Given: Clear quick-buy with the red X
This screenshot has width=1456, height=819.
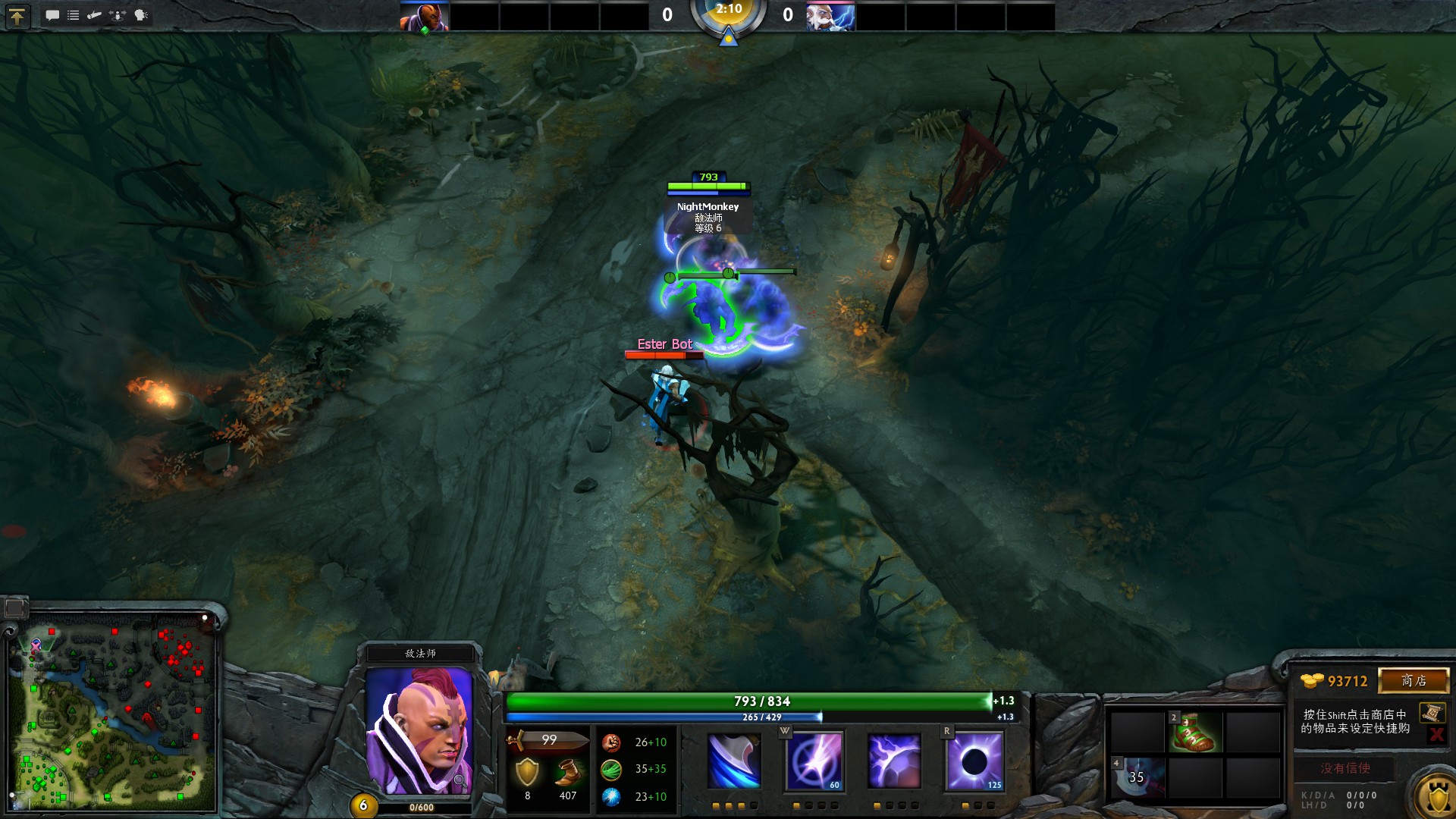Looking at the screenshot, I should point(1436,734).
